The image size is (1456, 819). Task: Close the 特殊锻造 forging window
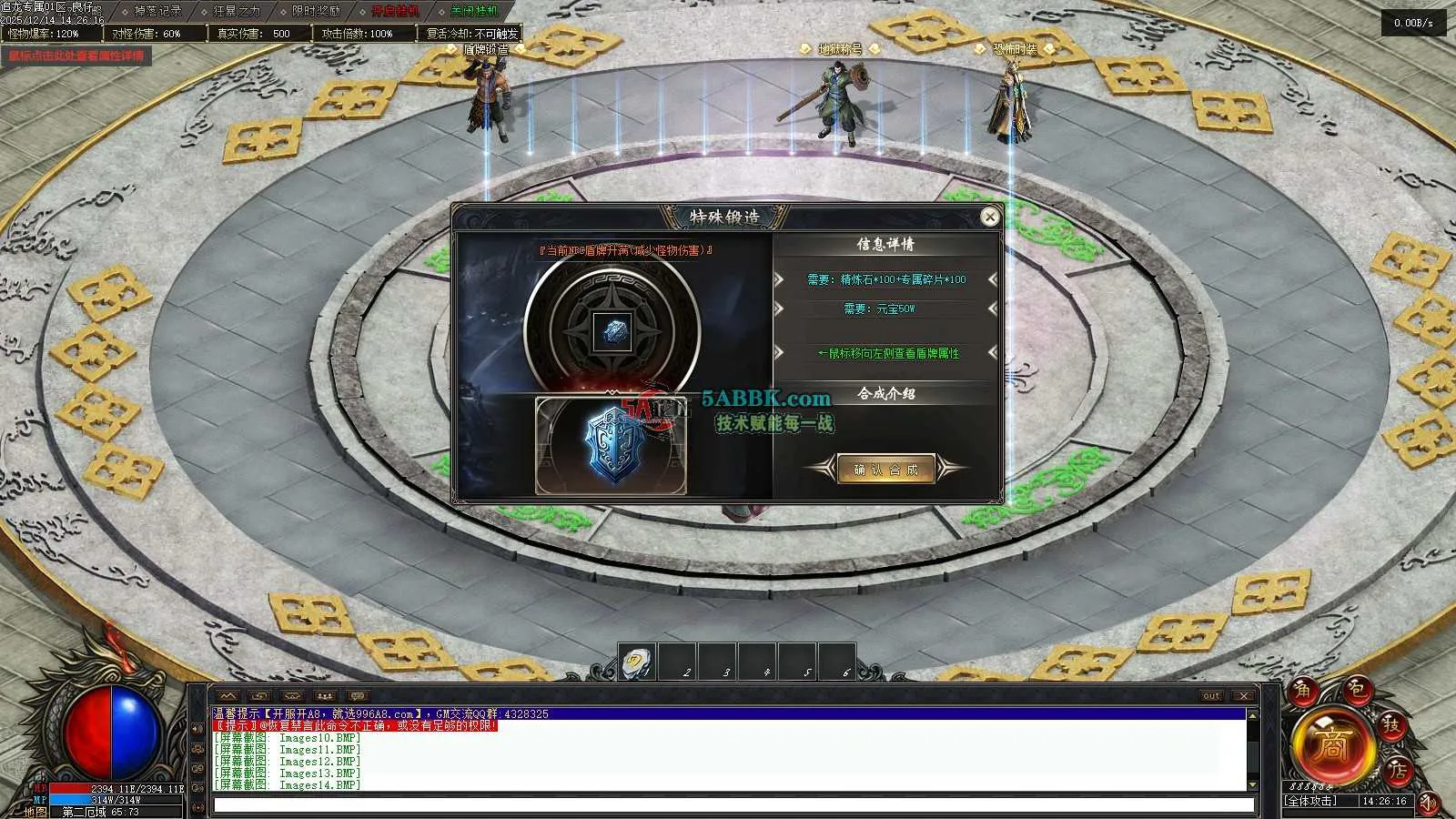989,217
